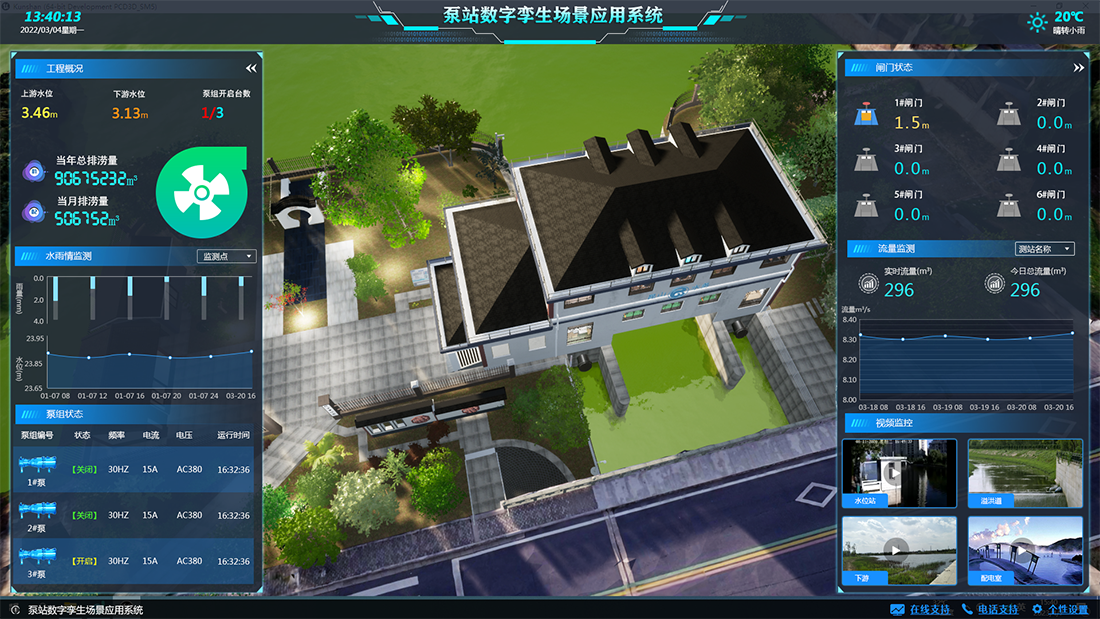Play the 溢洪道 video feed
This screenshot has width=1100, height=619.
pyautogui.click(x=1025, y=472)
